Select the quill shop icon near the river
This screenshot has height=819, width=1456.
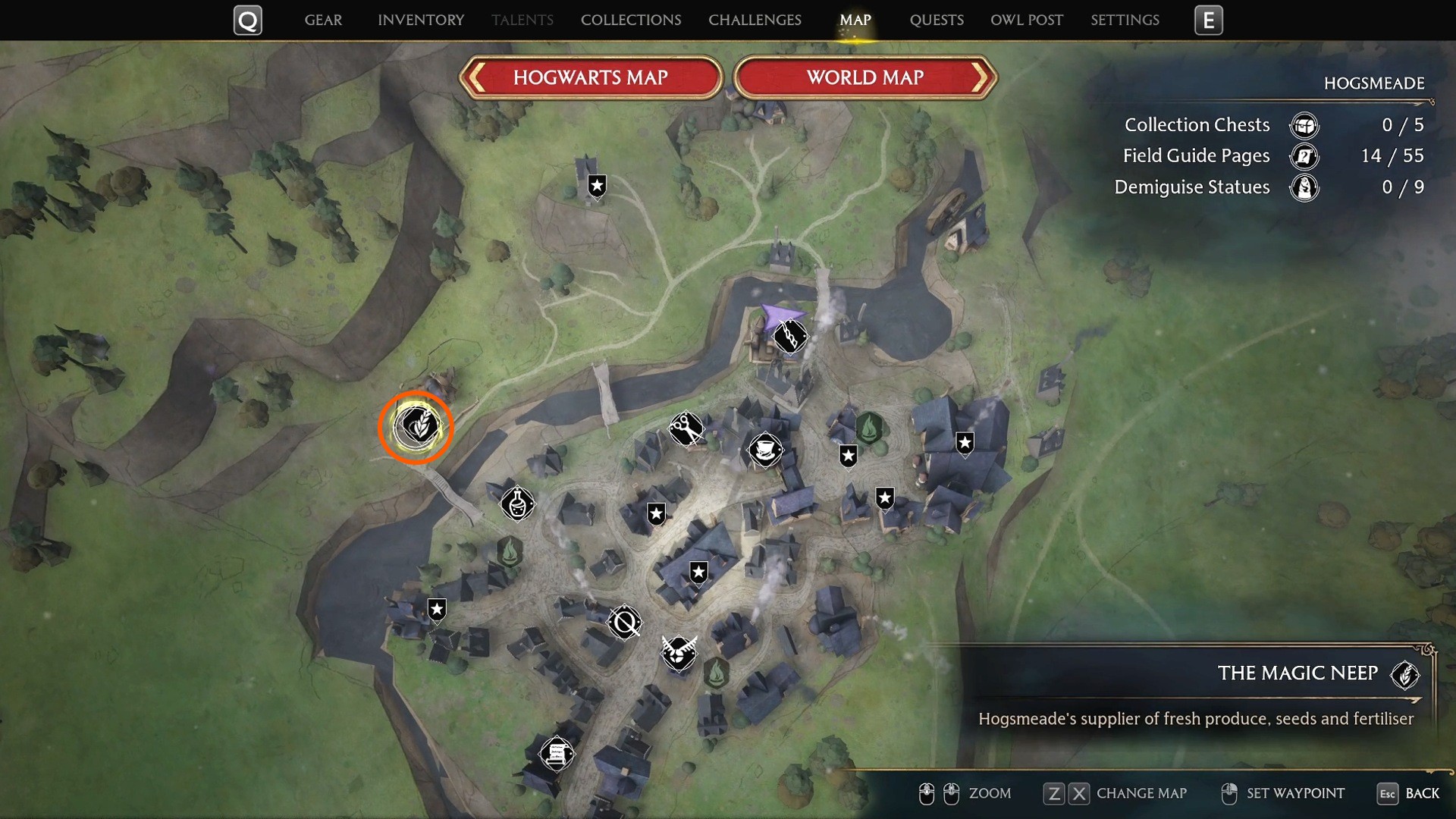pos(791,337)
